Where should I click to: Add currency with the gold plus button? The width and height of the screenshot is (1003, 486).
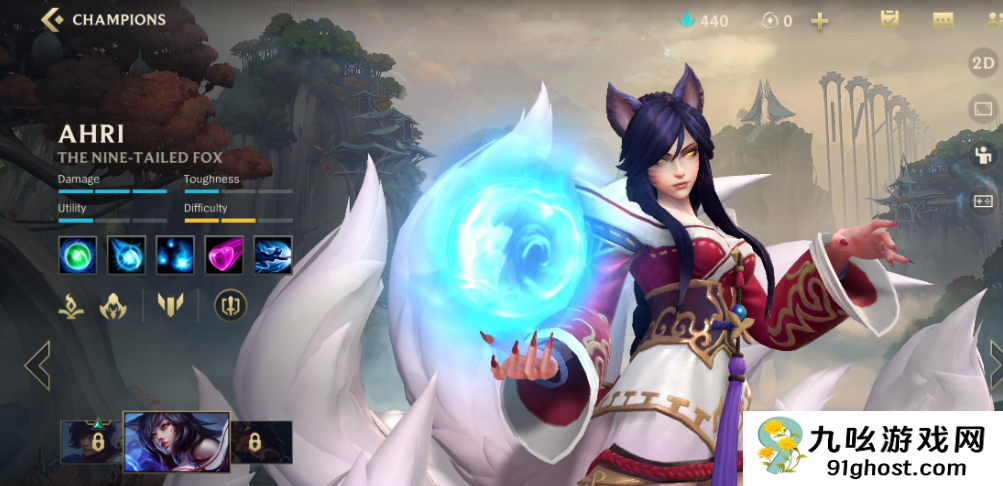[820, 21]
